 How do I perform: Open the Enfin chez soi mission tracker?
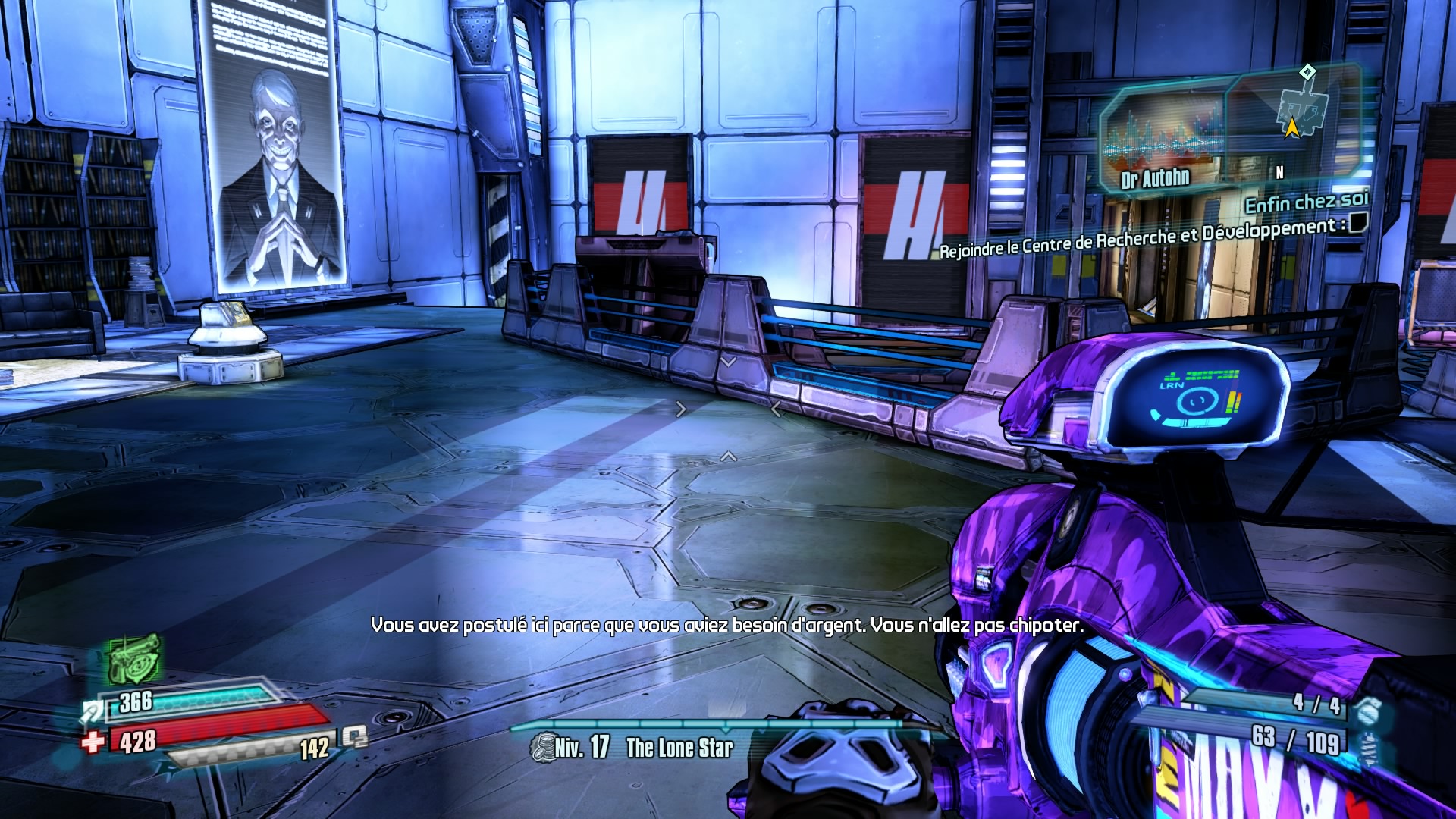pyautogui.click(x=1306, y=202)
